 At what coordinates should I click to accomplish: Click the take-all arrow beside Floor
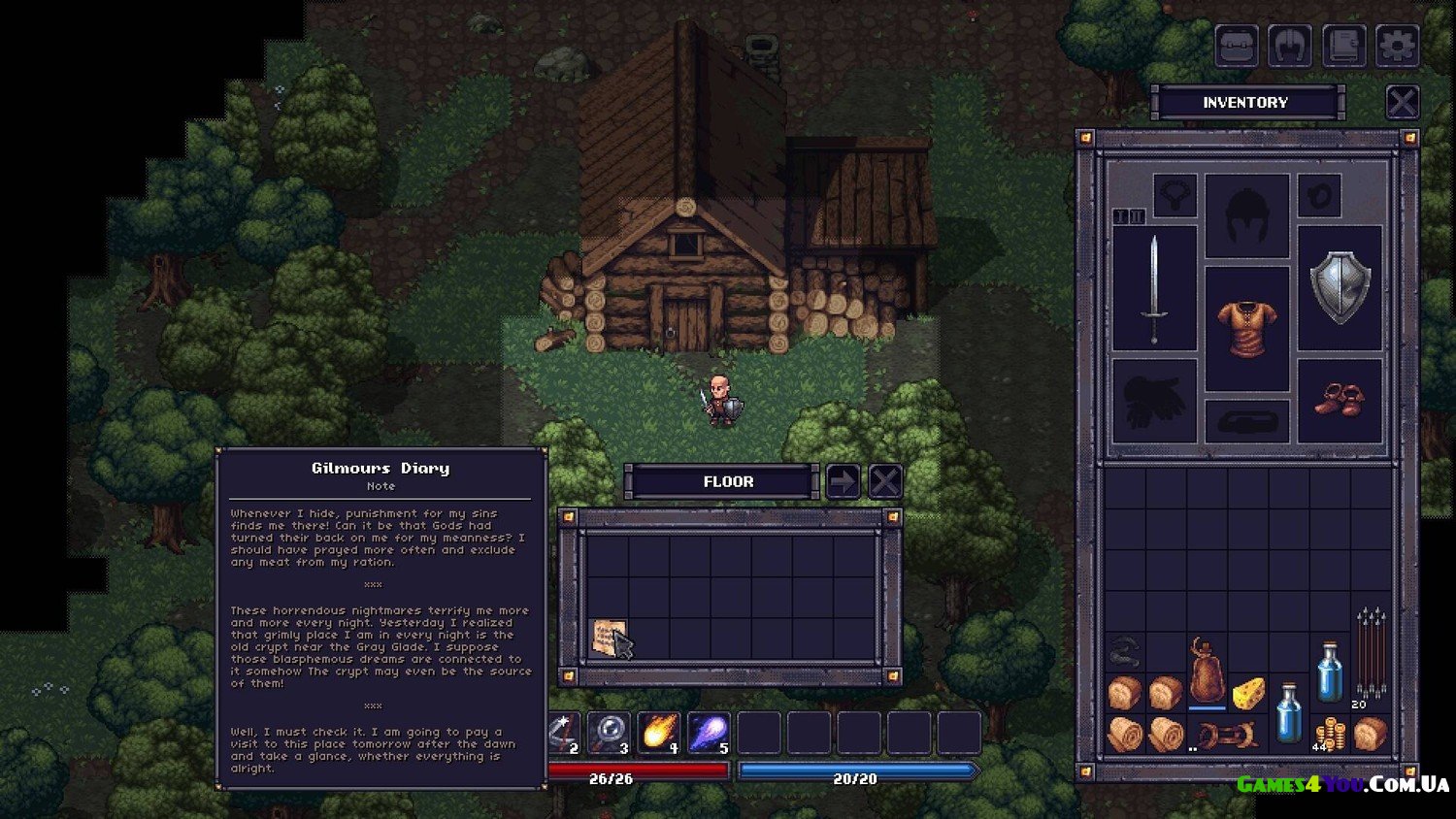click(843, 481)
